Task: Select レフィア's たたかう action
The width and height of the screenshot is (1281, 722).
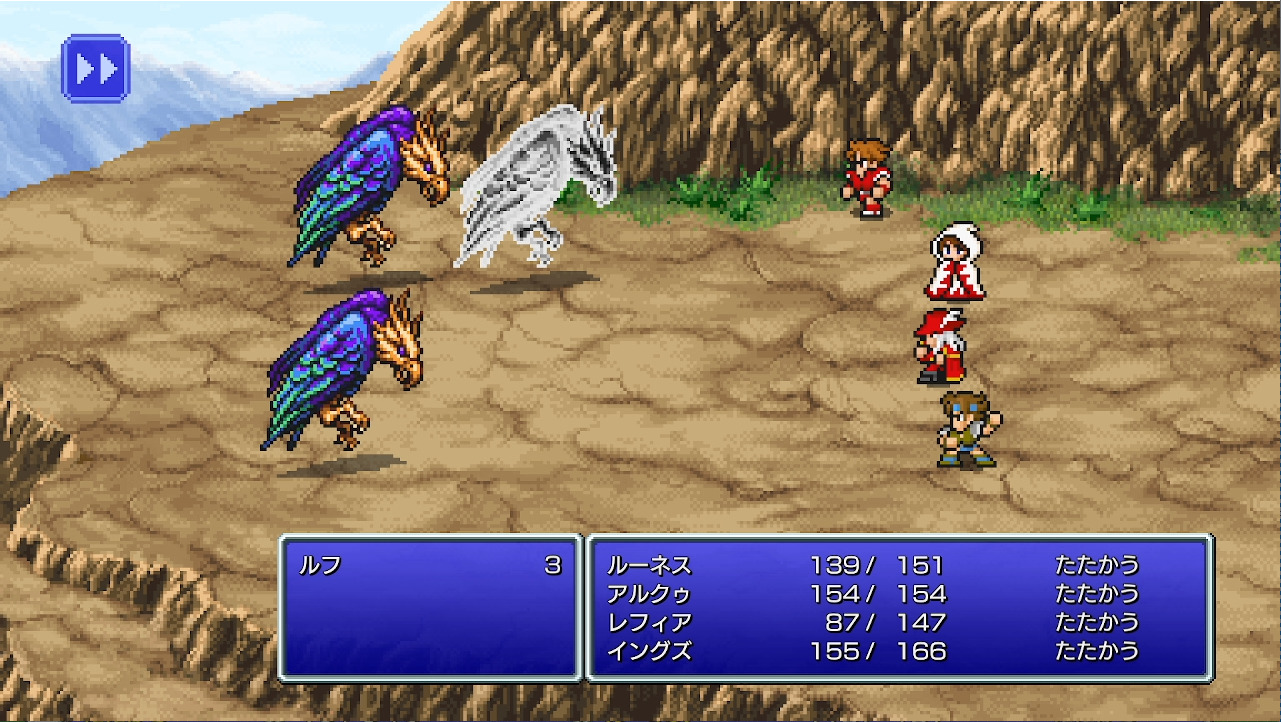Action: [1097, 621]
